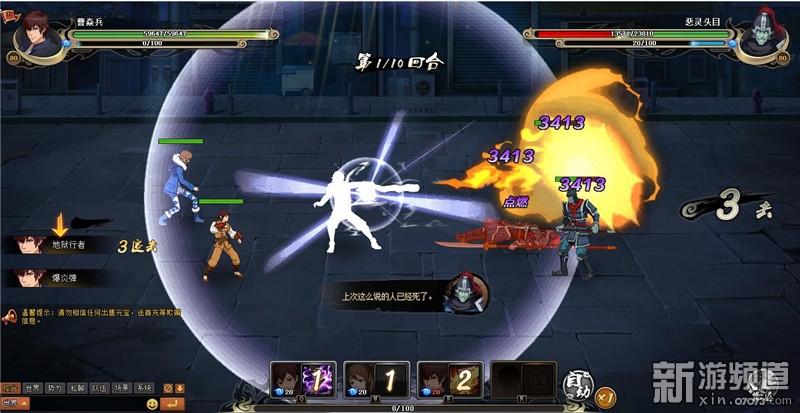Click the chat block circle icon
This screenshot has height=413, width=800.
coord(167,388)
